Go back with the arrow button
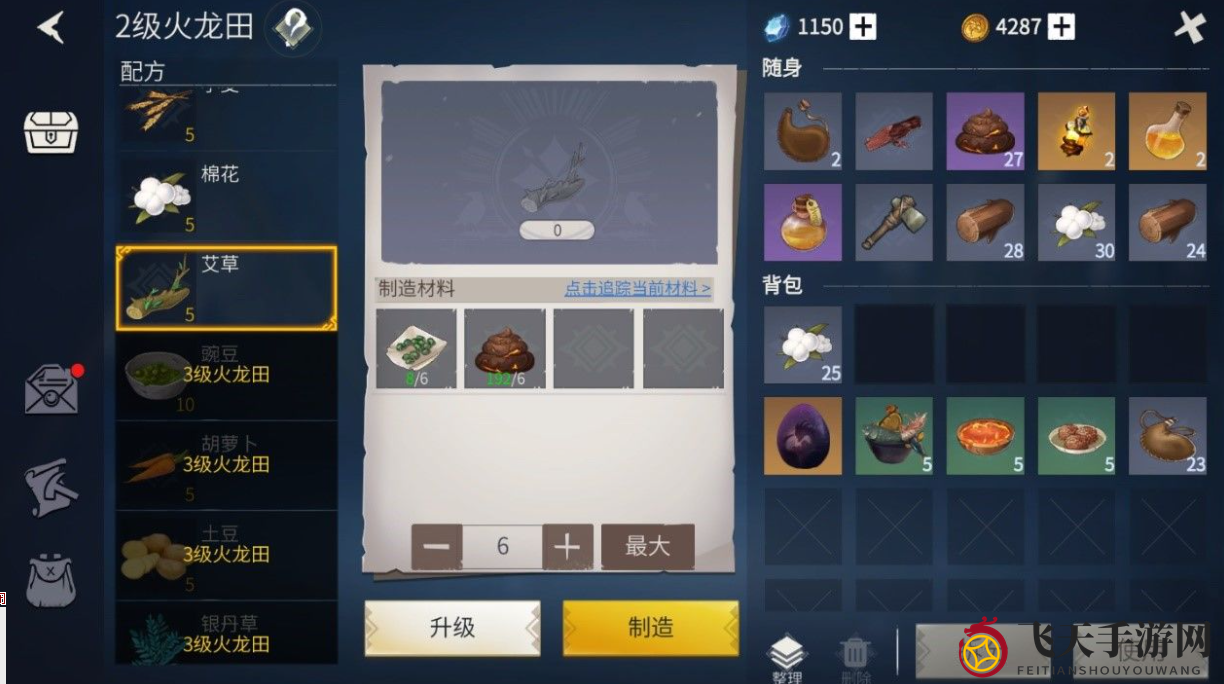The image size is (1224, 684). pos(51,27)
